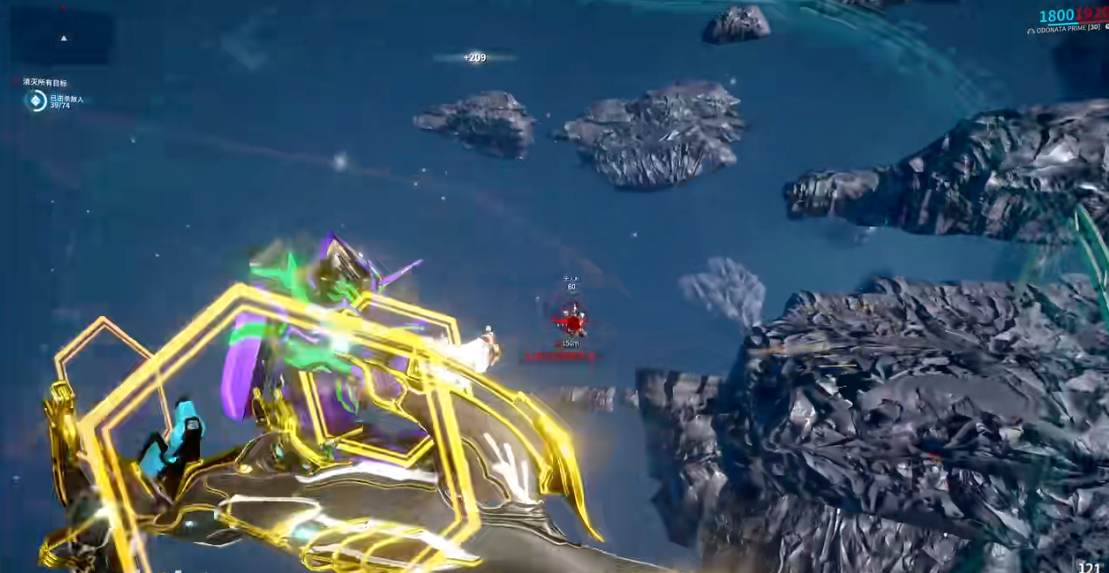Click the minimap in the corner
1109x573 pixels.
coord(62,37)
